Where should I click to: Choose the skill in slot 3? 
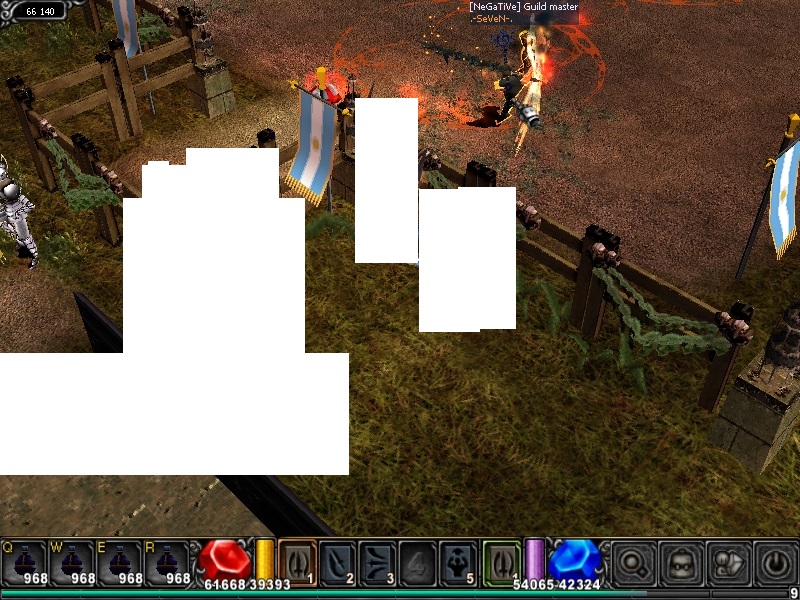pyautogui.click(x=377, y=562)
